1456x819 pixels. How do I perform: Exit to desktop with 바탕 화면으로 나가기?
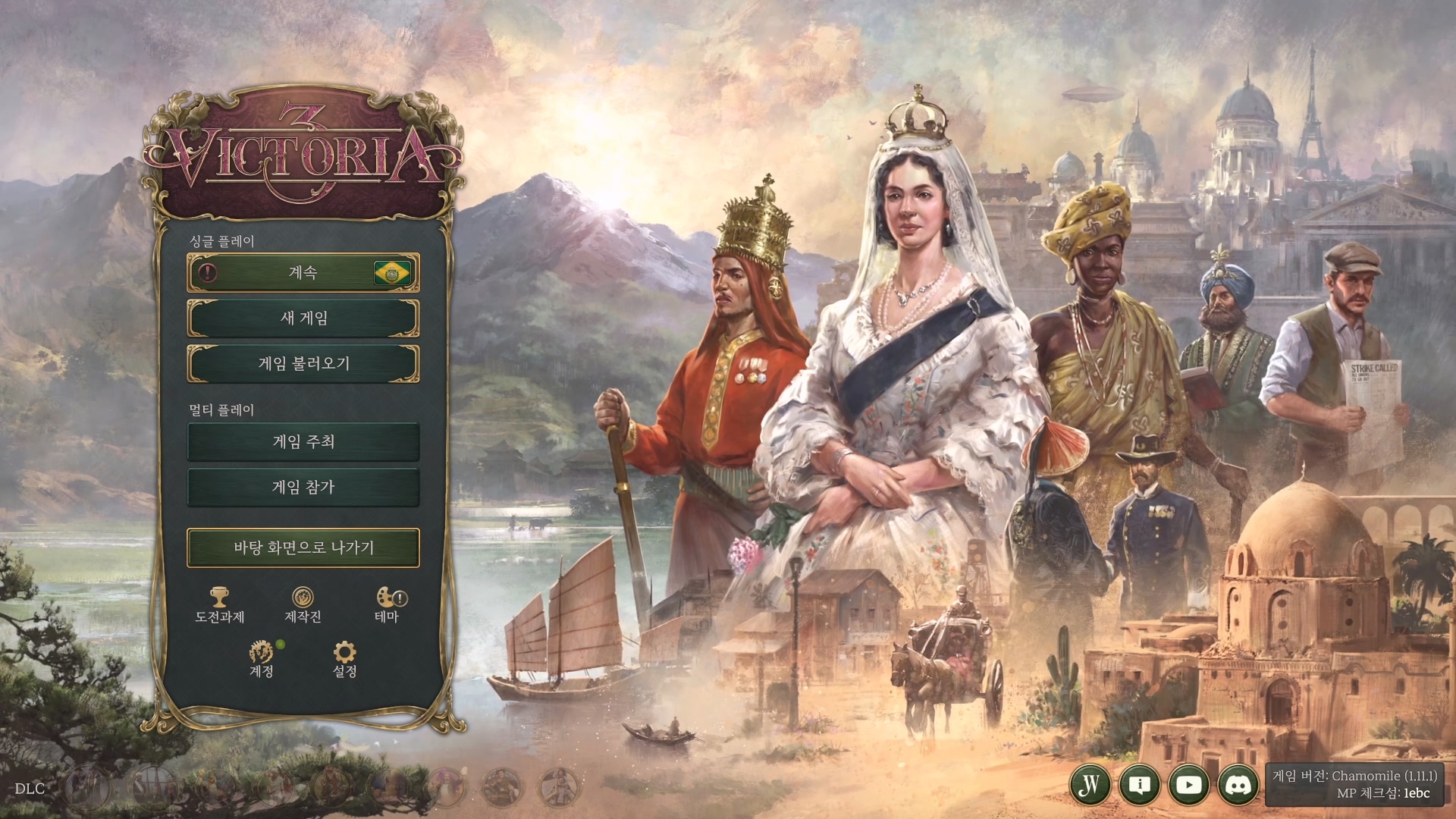click(303, 548)
